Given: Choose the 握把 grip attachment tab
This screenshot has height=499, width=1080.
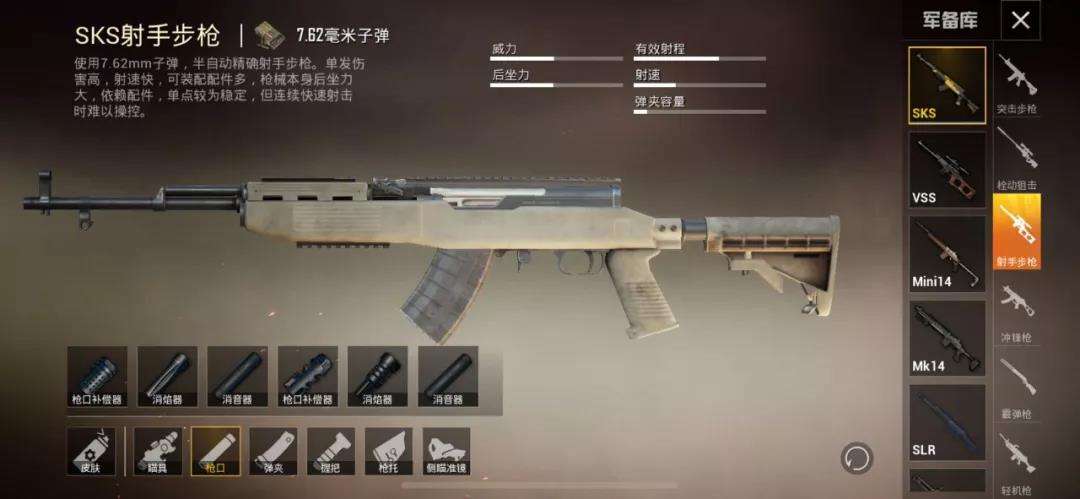Looking at the screenshot, I should coord(331,452).
